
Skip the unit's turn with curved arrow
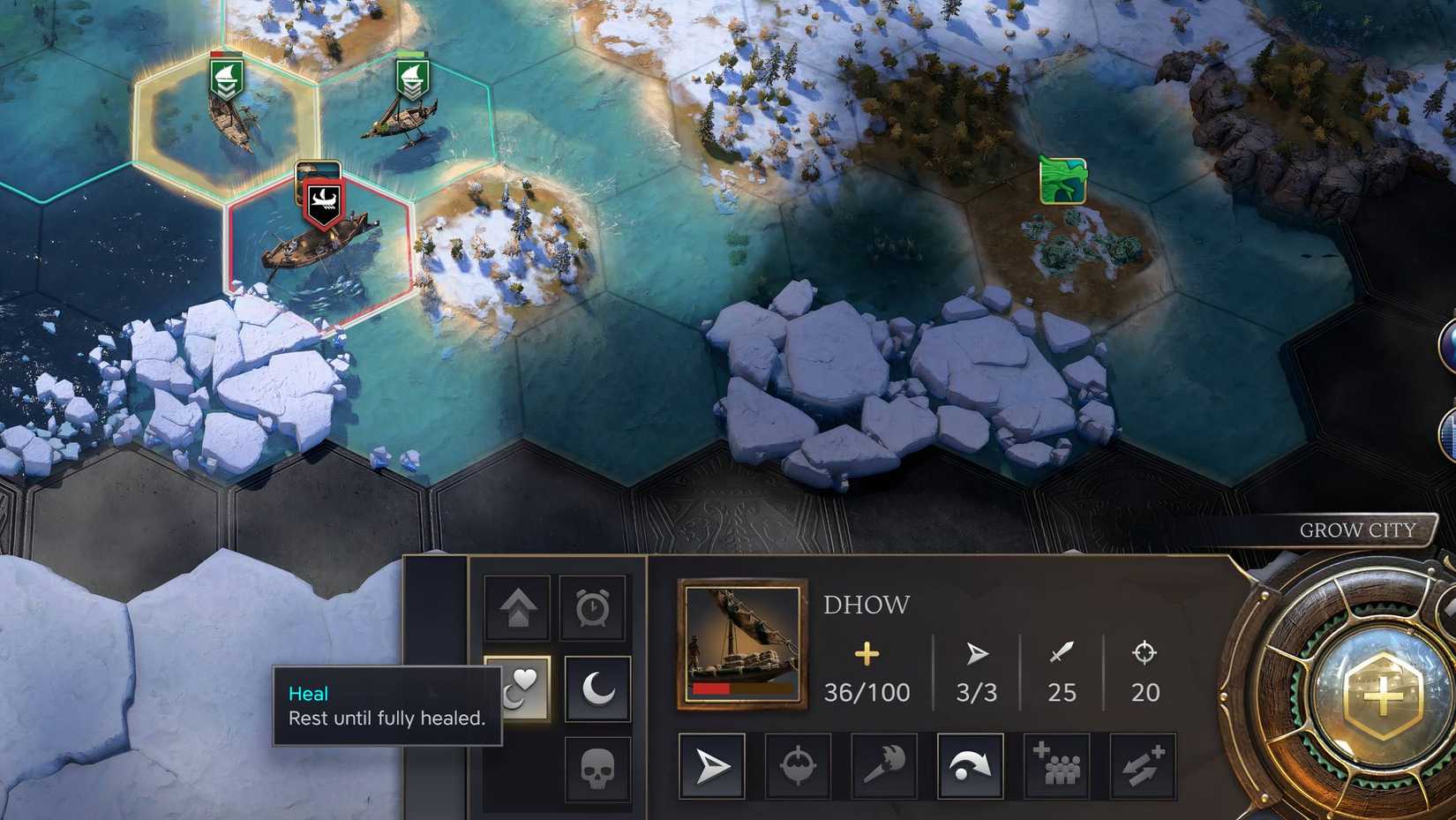(969, 765)
